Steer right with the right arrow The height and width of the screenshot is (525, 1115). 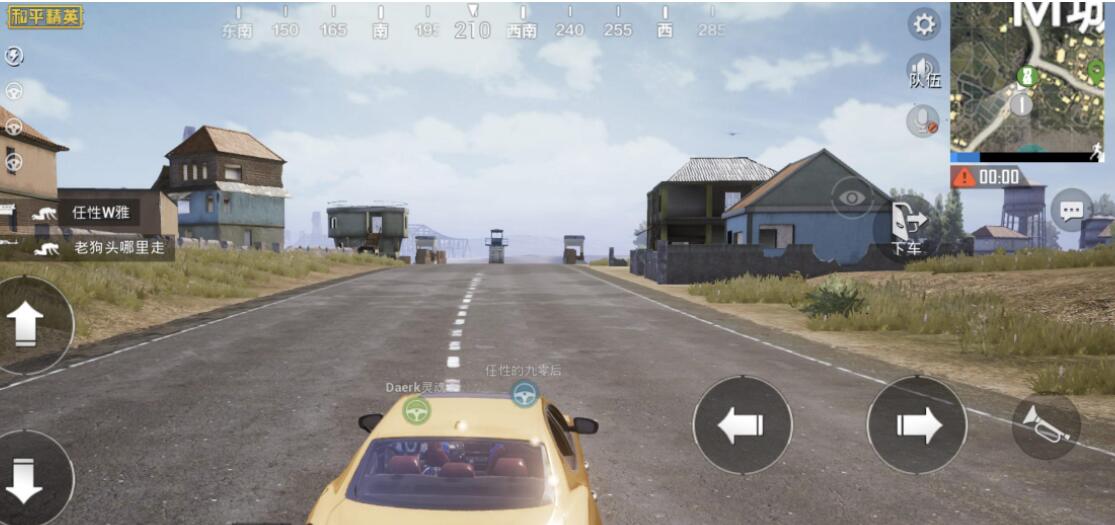coord(916,425)
